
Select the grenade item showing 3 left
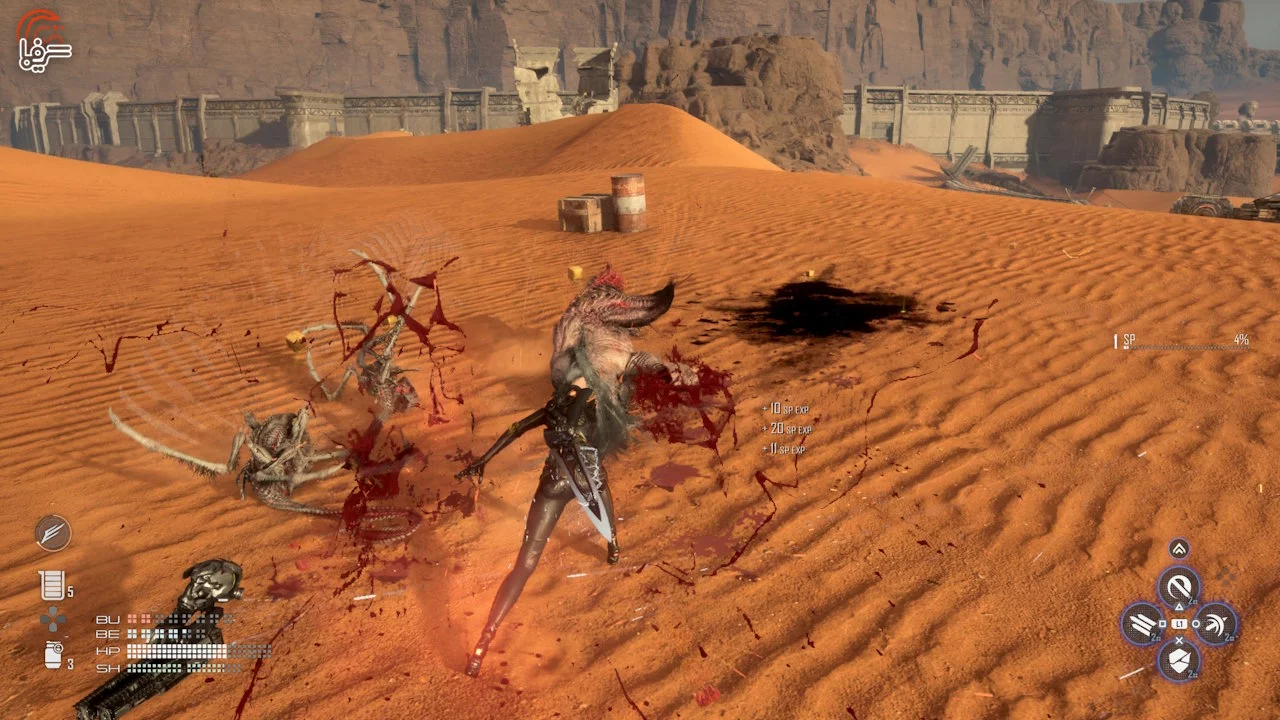(x=53, y=655)
